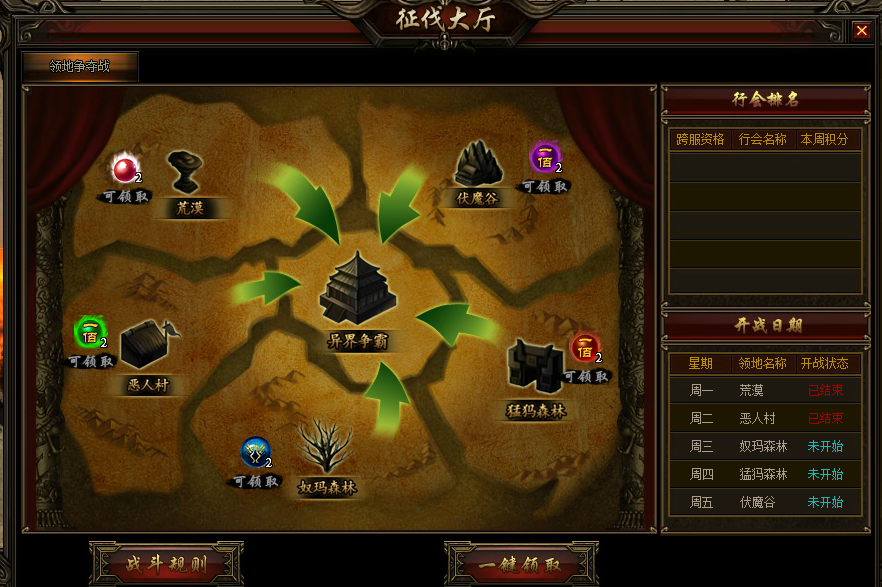Collect the green reward near 恶人村
This screenshot has height=587, width=882.
pos(90,333)
